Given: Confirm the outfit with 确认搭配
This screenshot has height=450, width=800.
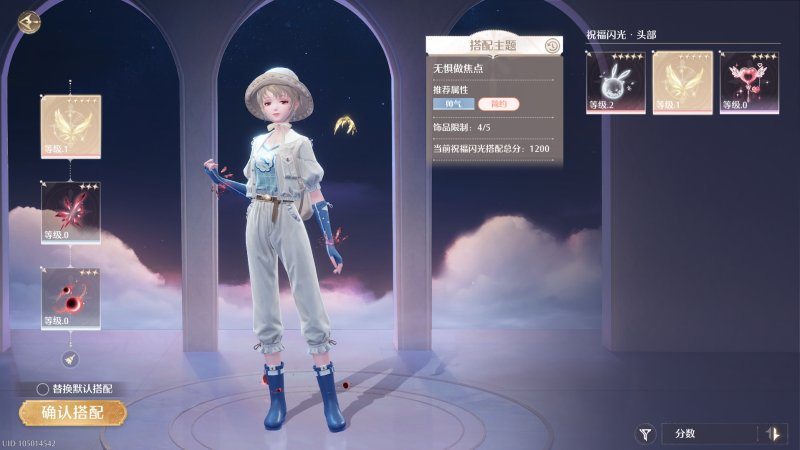Looking at the screenshot, I should [73, 412].
